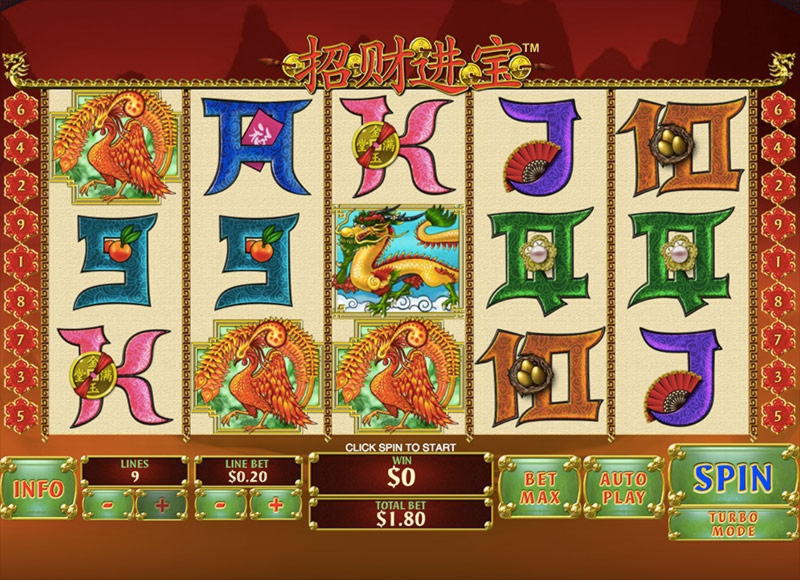Increase the number of lines
800x580 pixels.
160,505
